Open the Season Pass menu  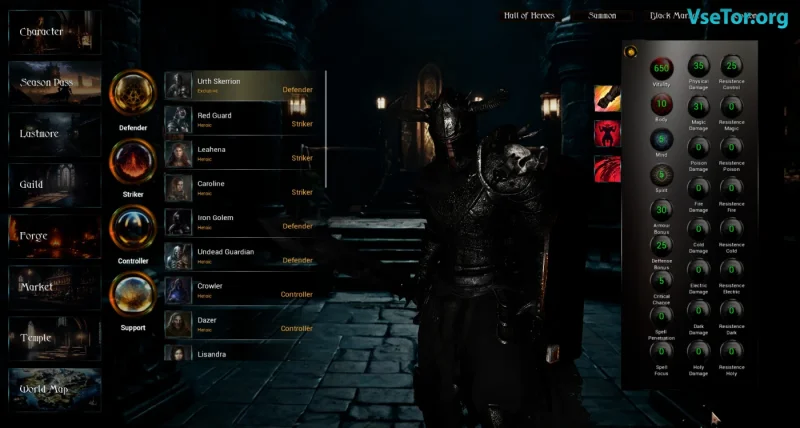(x=54, y=83)
